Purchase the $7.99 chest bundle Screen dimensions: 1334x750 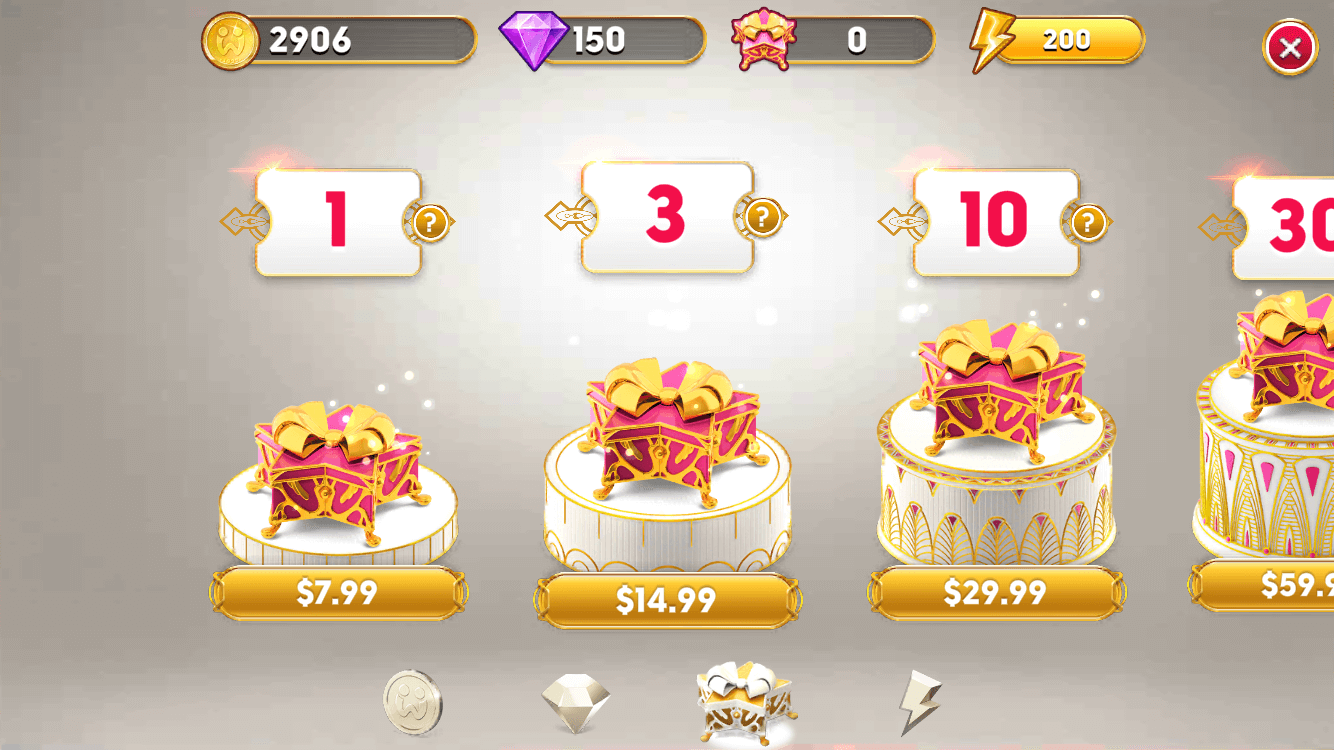337,593
